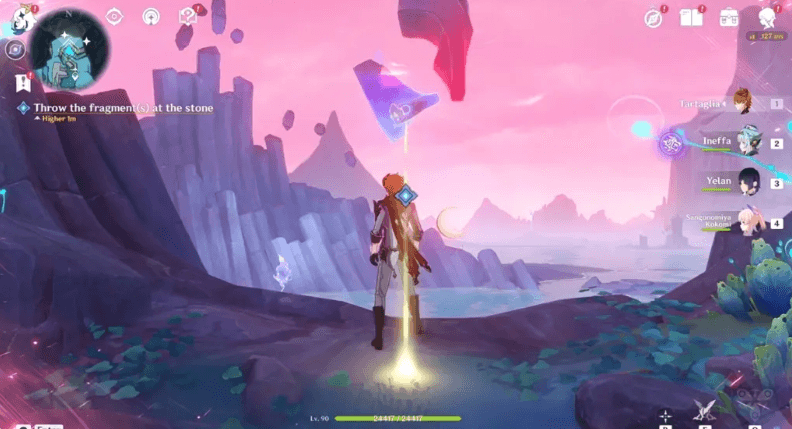
Task: Open the compass Adventurer Handbook icon
Action: click(654, 17)
